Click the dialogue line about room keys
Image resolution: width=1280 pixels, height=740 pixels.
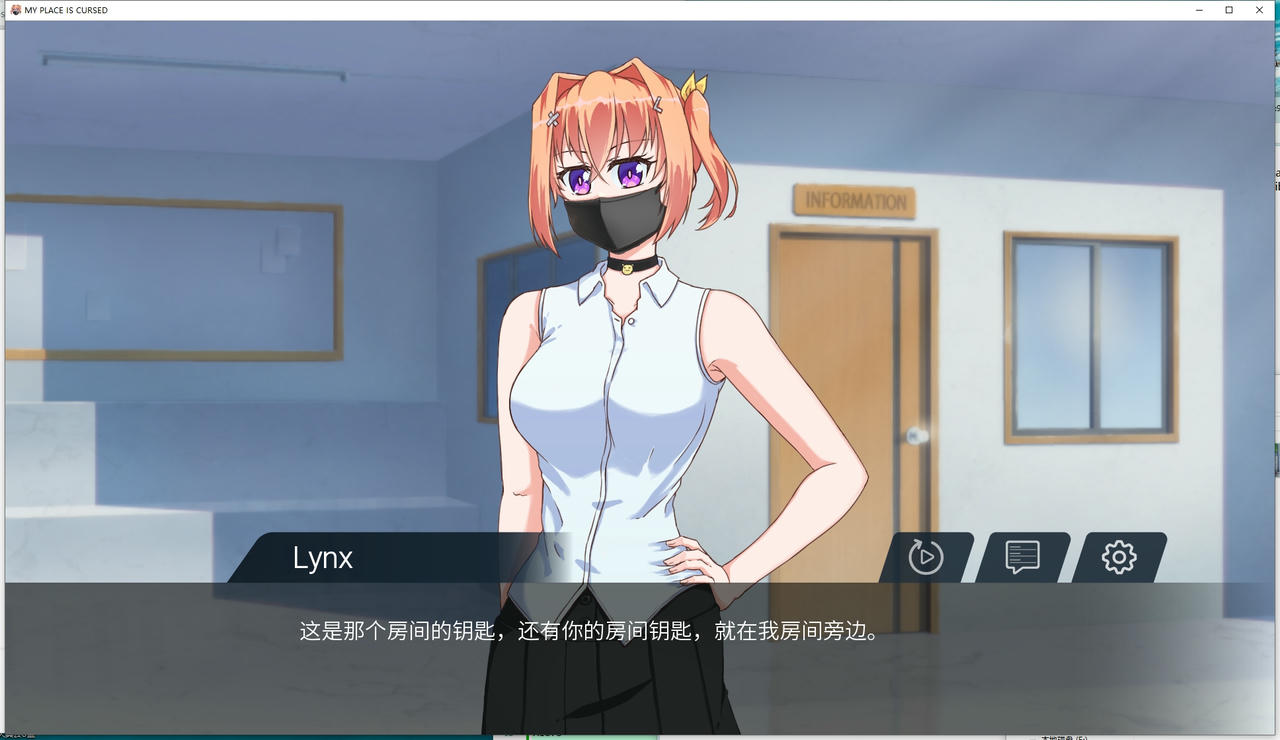[588, 631]
